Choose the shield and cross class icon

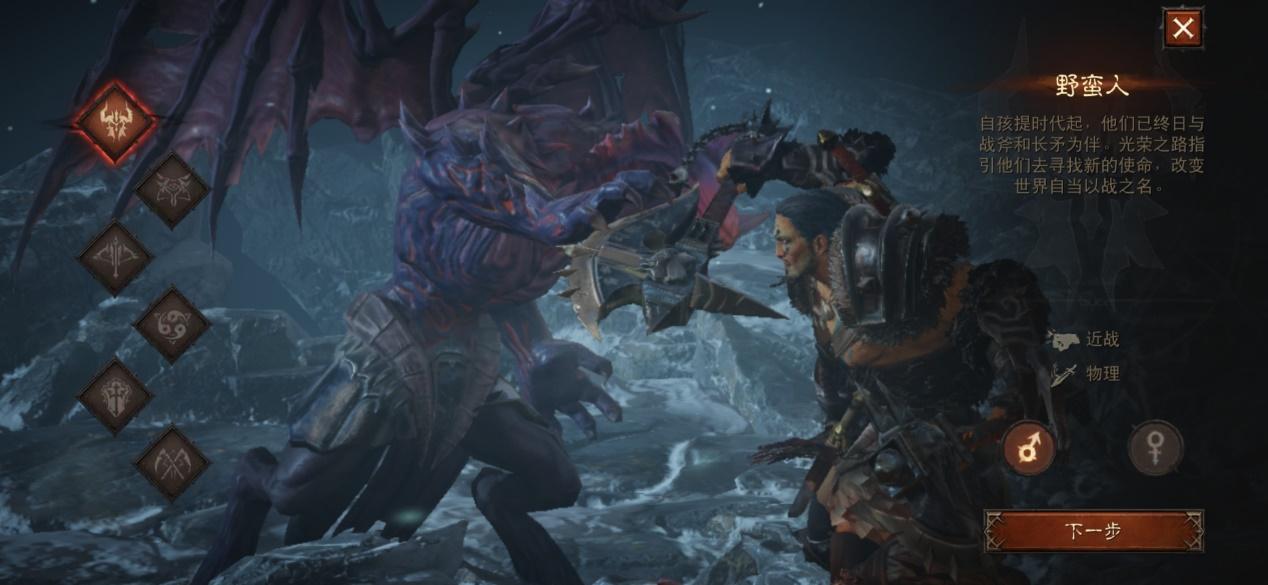115,396
